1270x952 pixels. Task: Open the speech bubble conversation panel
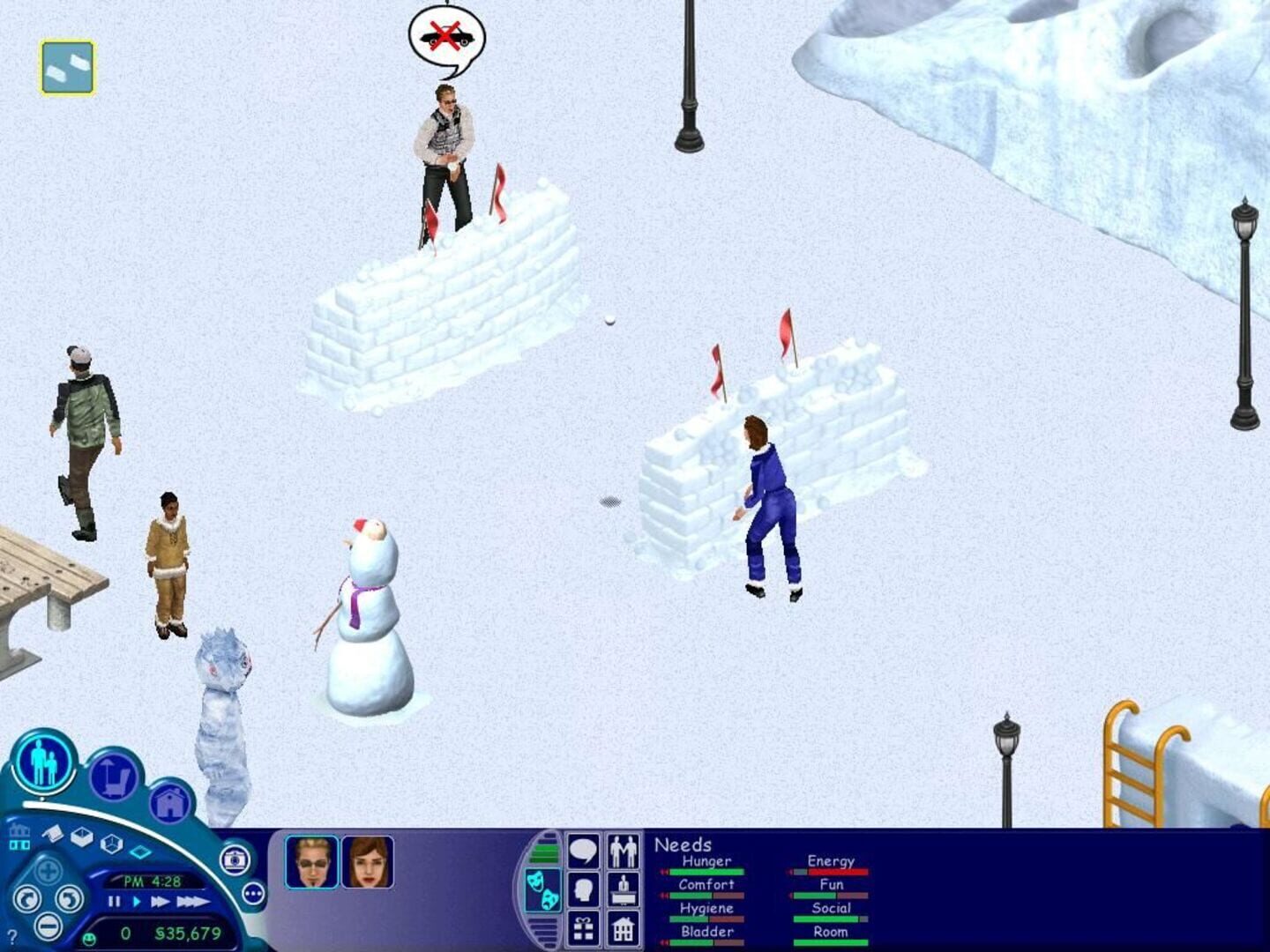pyautogui.click(x=582, y=849)
